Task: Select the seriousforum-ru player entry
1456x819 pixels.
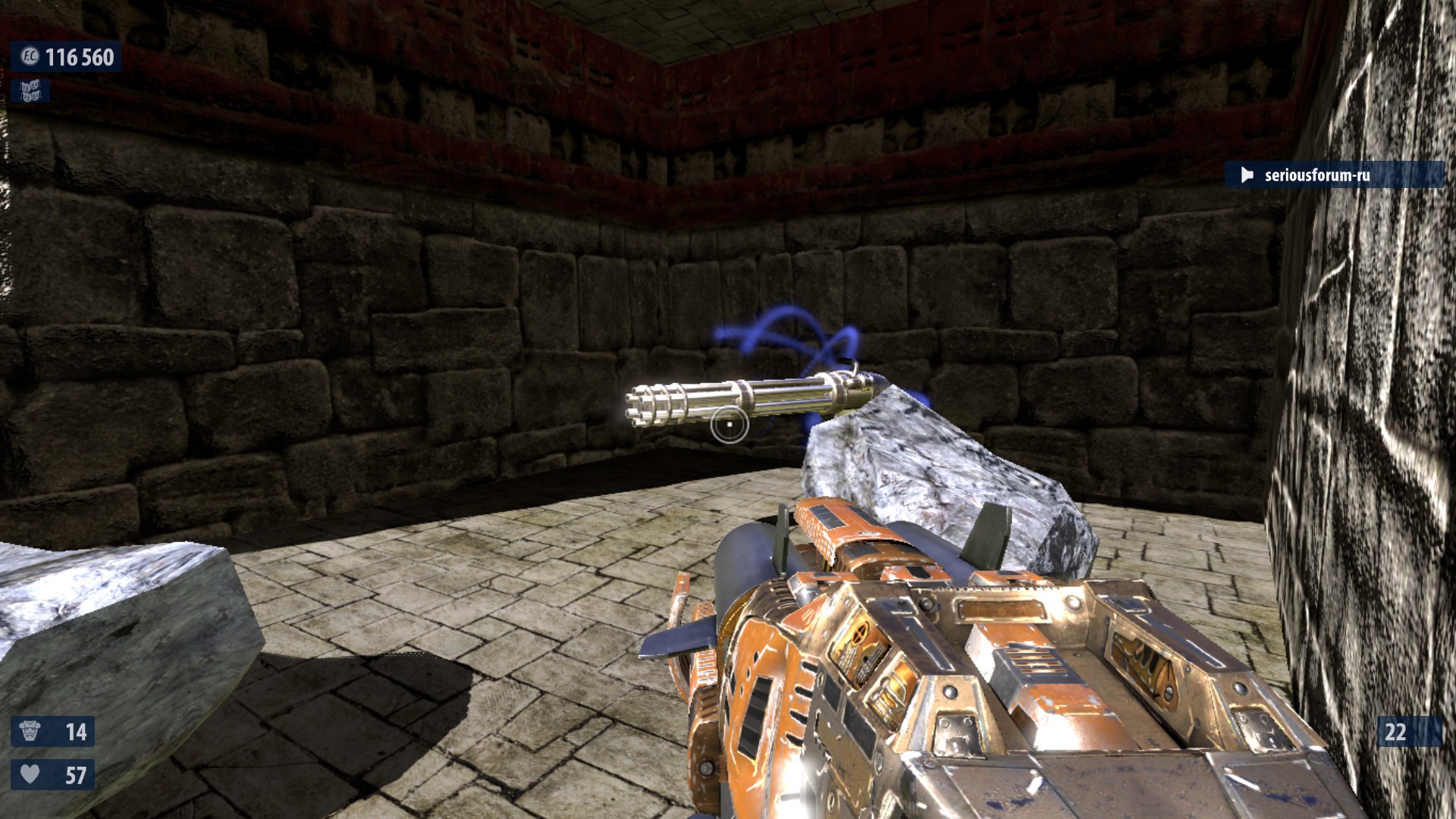Action: (1333, 175)
